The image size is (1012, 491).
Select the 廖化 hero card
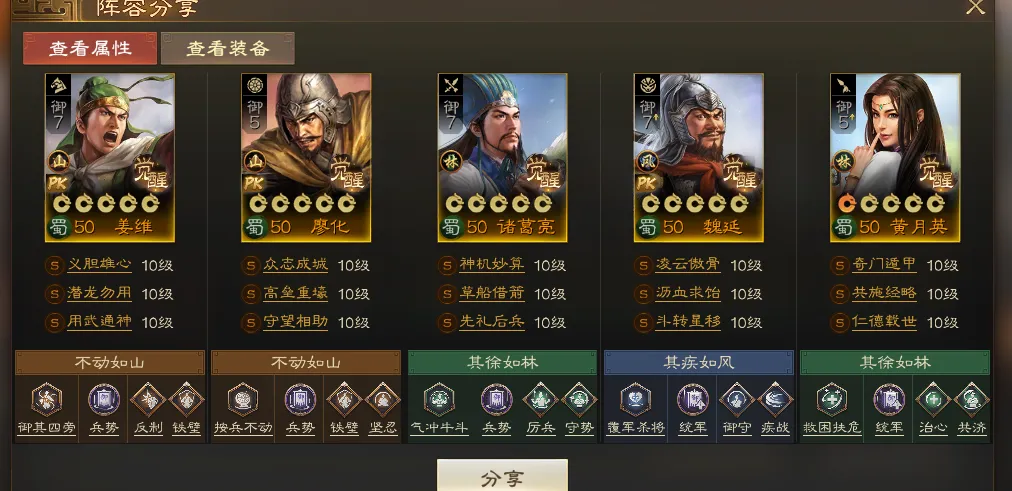(x=306, y=157)
